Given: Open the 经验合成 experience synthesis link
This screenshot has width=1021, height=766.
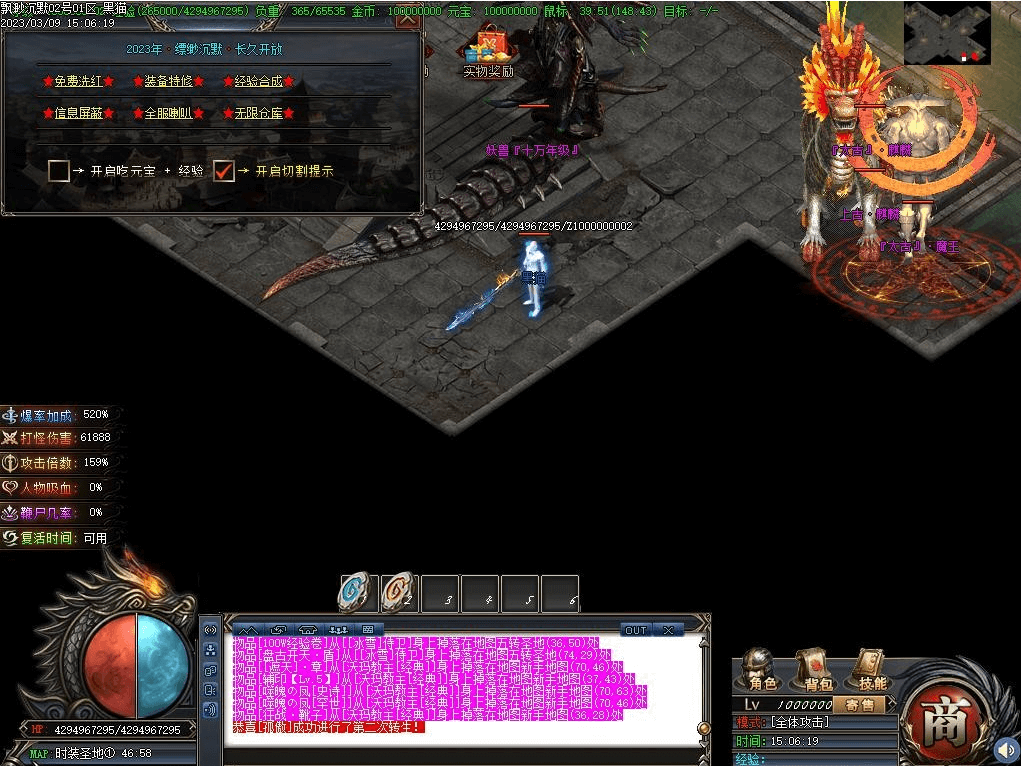Looking at the screenshot, I should click(258, 81).
